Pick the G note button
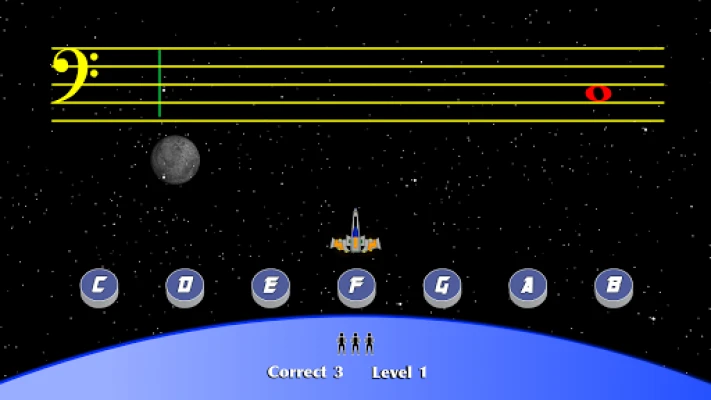This screenshot has height=400, width=711. click(442, 286)
